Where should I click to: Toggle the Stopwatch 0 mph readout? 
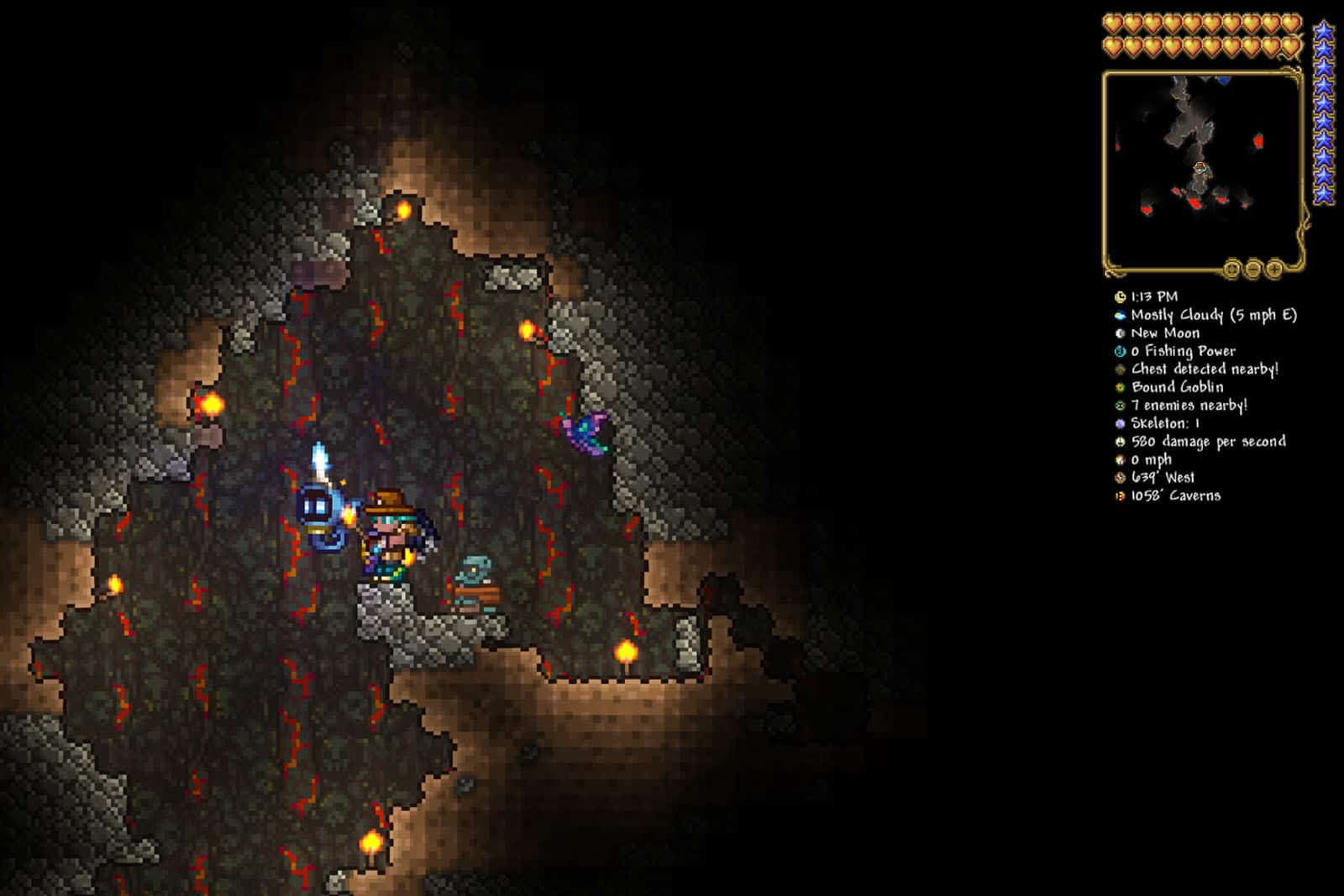point(1120,460)
